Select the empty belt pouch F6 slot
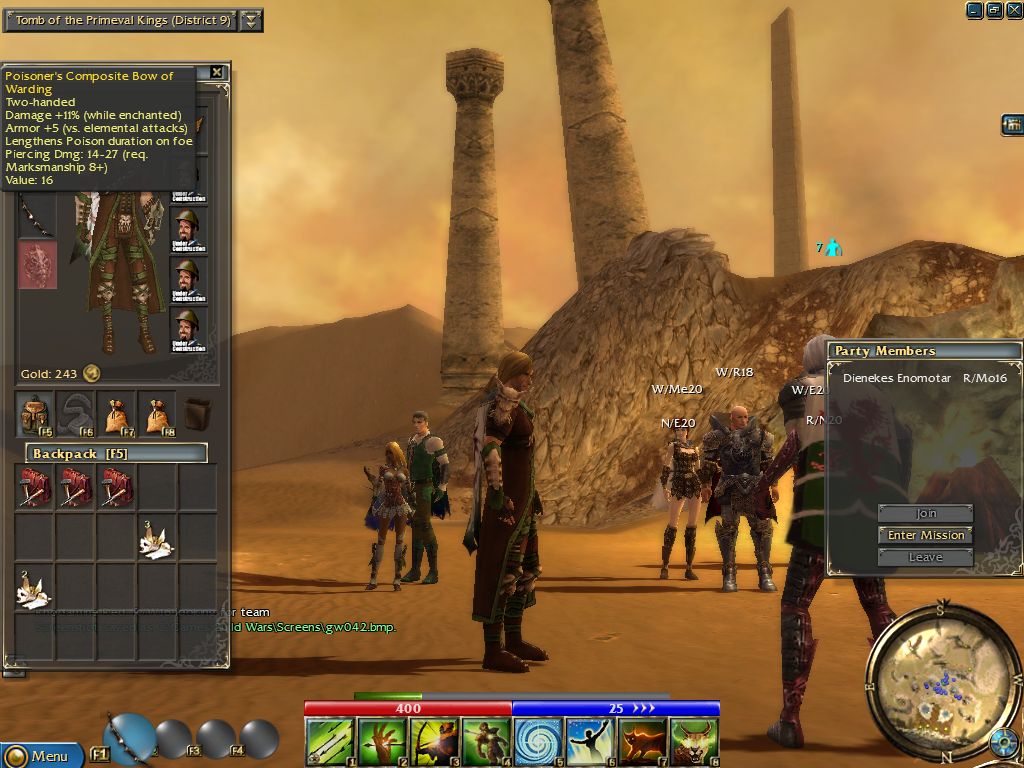Viewport: 1024px width, 768px height. tap(75, 414)
